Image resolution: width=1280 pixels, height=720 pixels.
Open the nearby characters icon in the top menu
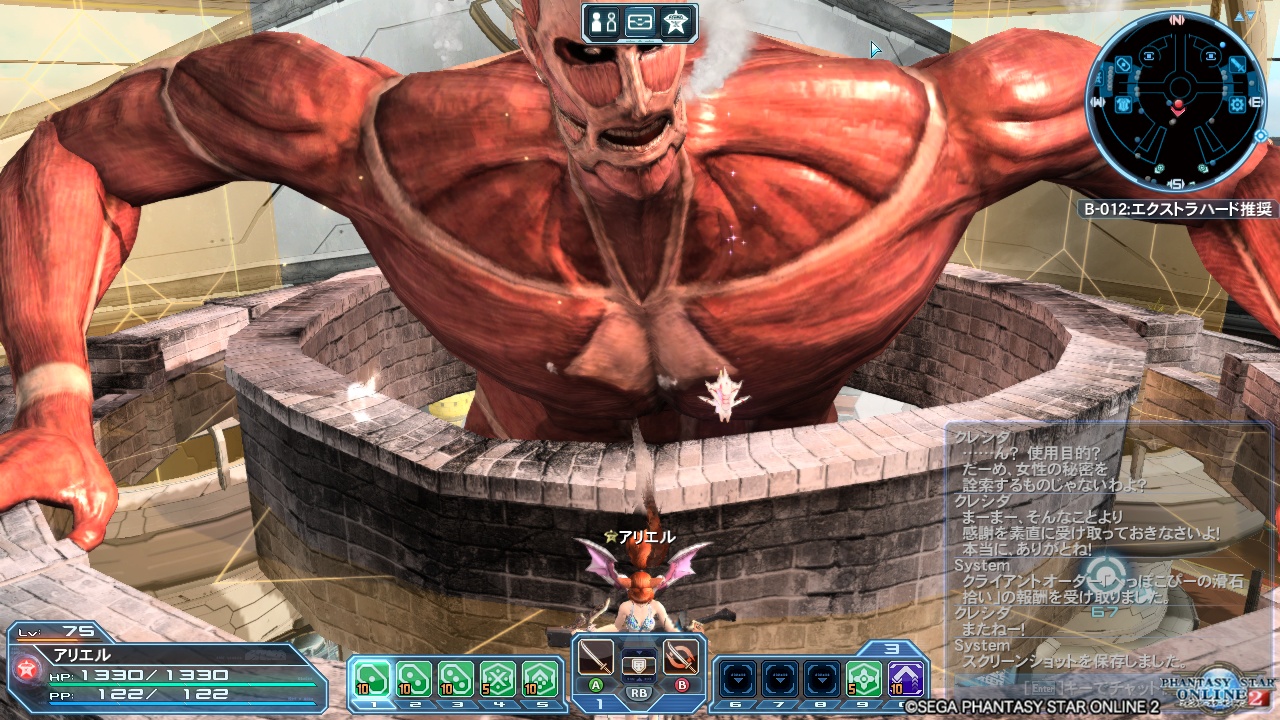(x=604, y=21)
